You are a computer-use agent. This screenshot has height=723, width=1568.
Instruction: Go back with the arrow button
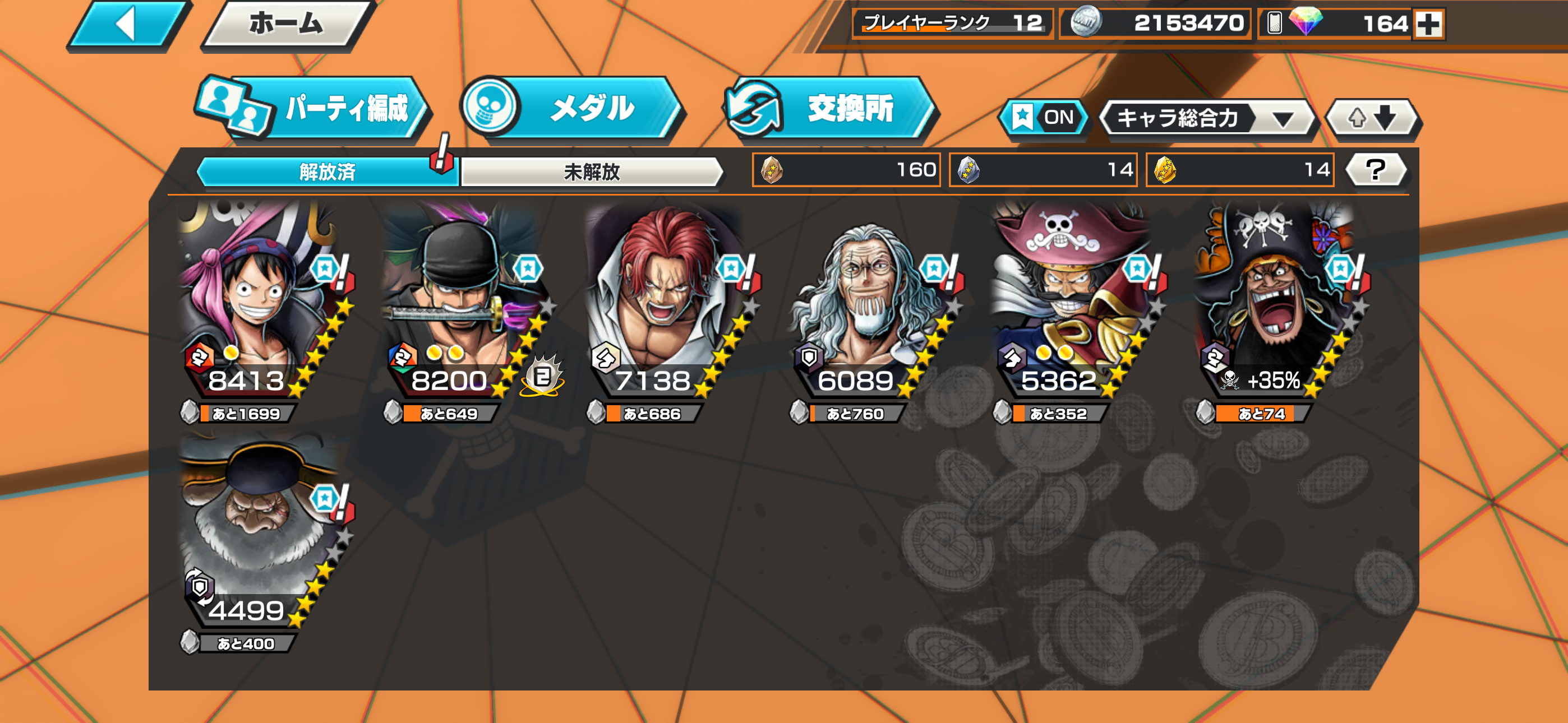[x=127, y=25]
